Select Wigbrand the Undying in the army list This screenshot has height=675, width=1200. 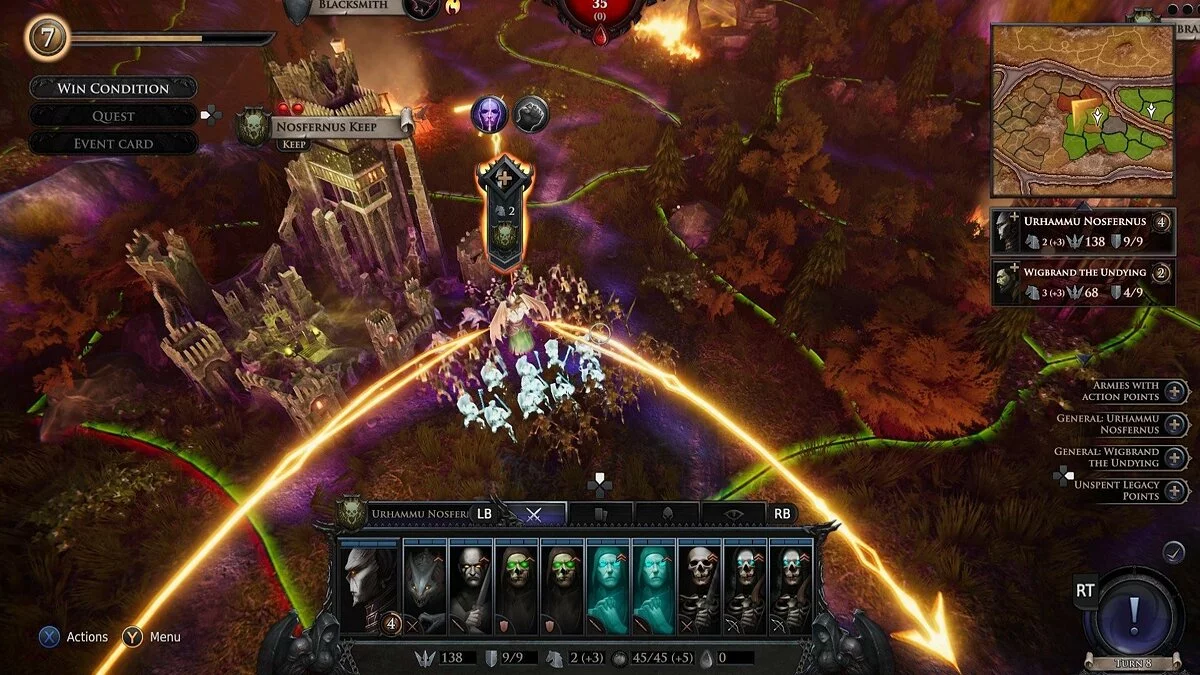[1082, 282]
